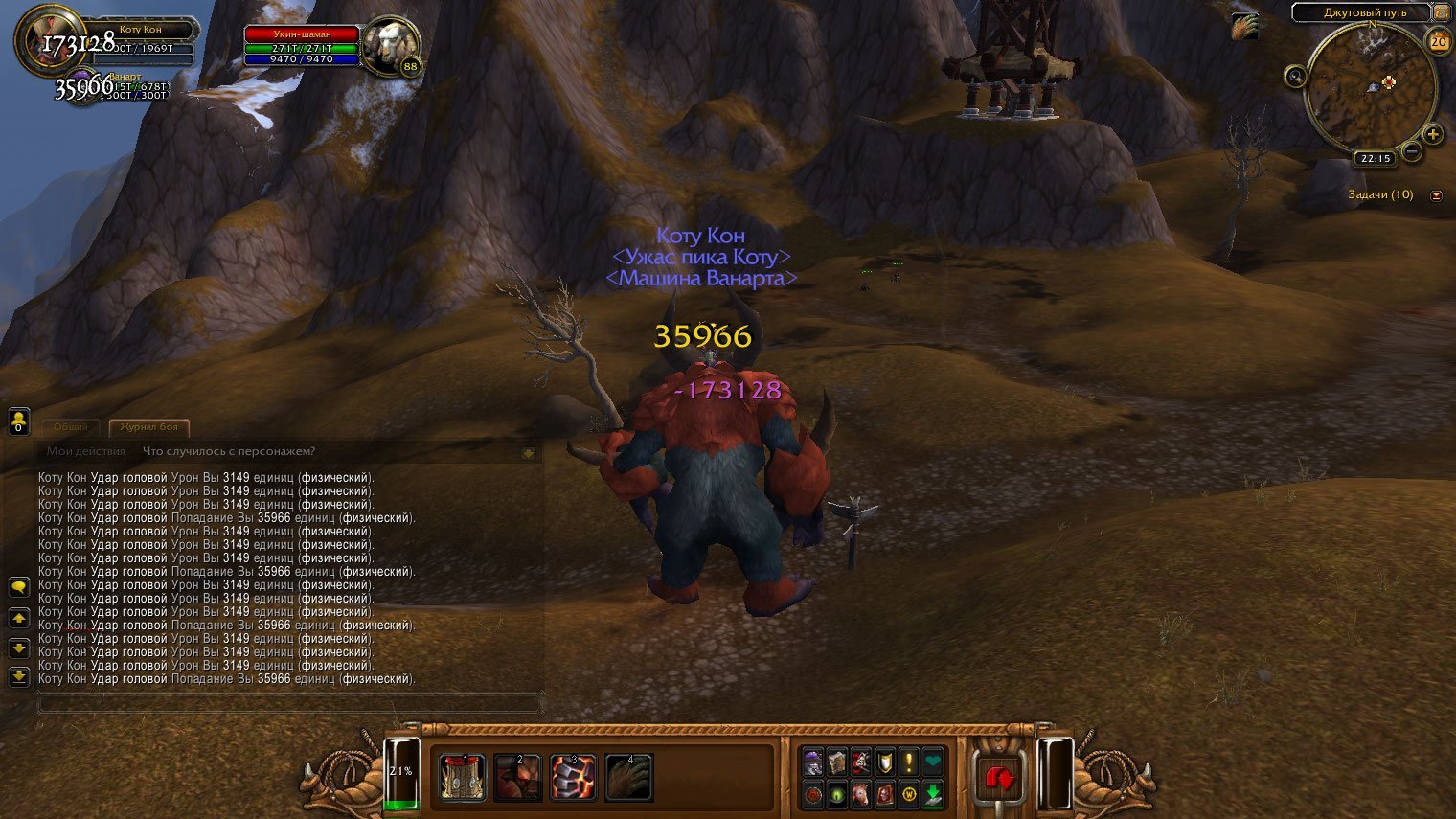
Task: Use the dark beast ability in slot 2
Action: tap(517, 777)
